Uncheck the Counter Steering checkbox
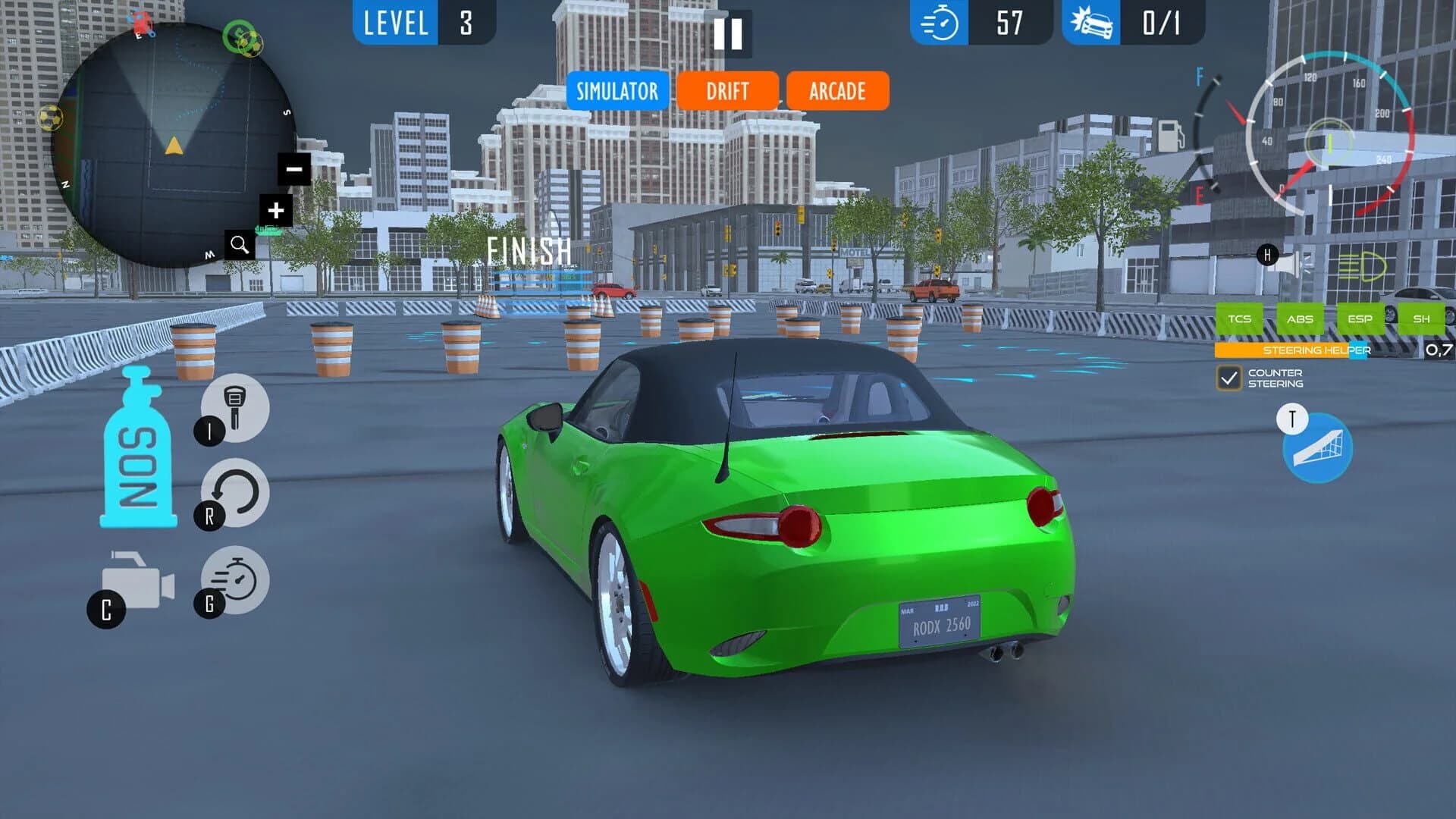Screen dimensions: 1456x819 1229,378
